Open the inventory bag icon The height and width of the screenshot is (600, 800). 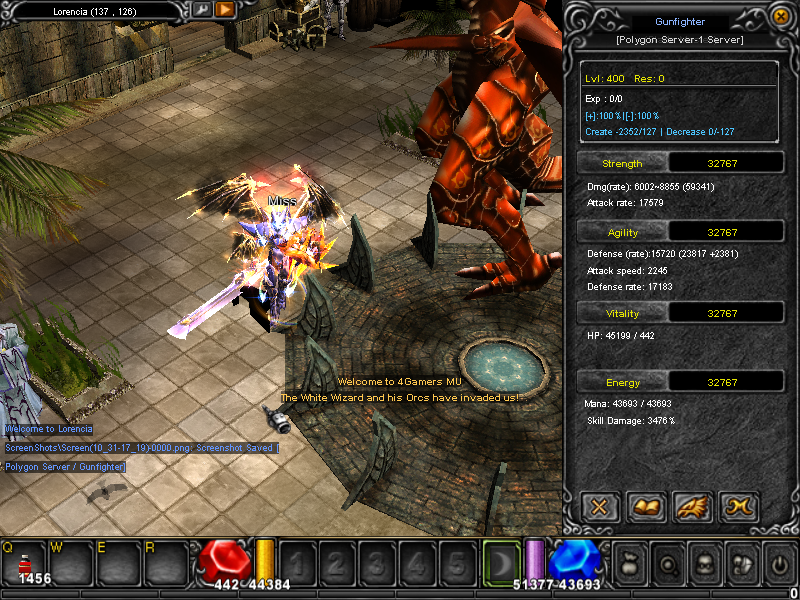coord(630,563)
